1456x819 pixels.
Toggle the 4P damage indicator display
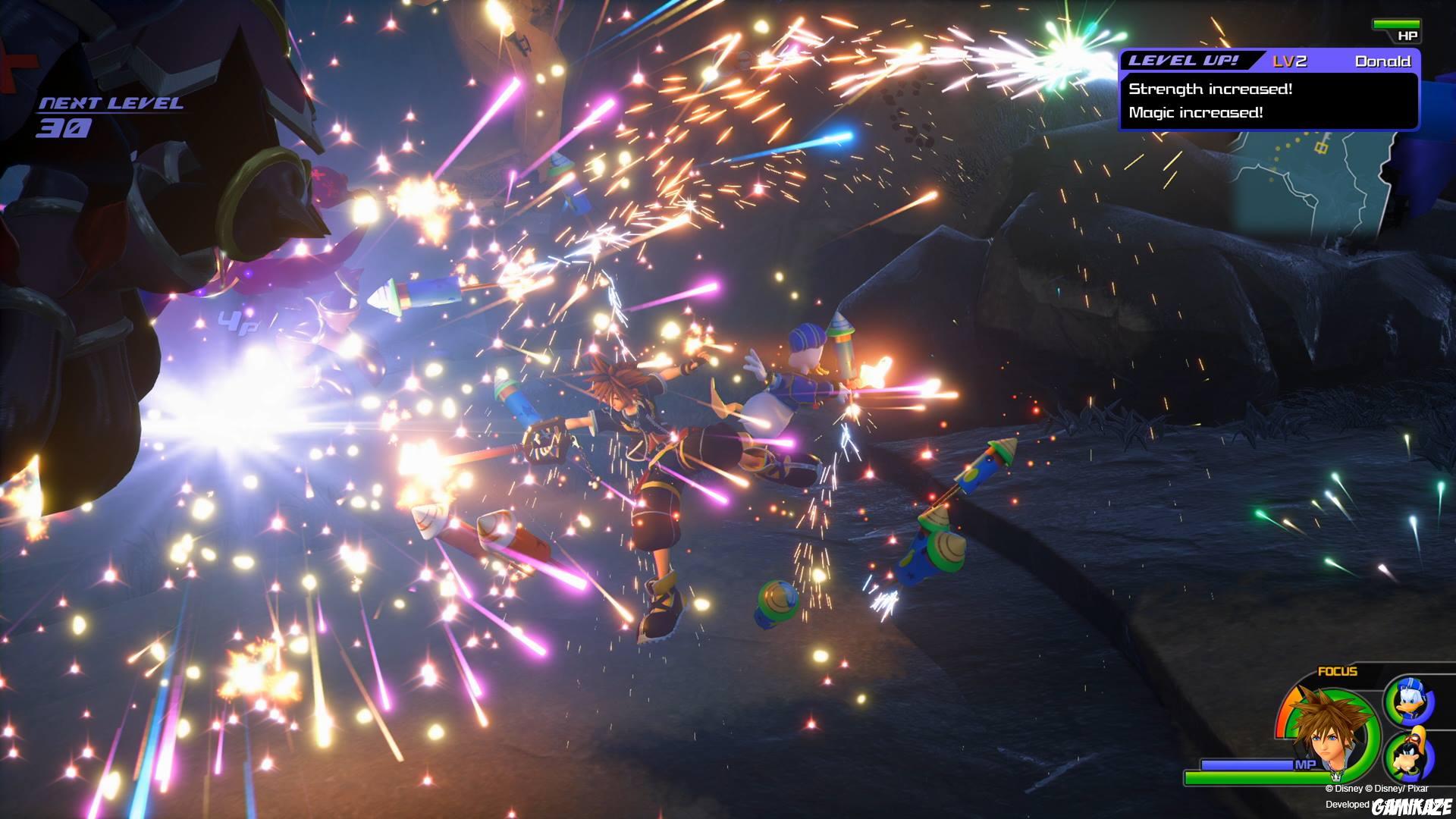pos(240,321)
